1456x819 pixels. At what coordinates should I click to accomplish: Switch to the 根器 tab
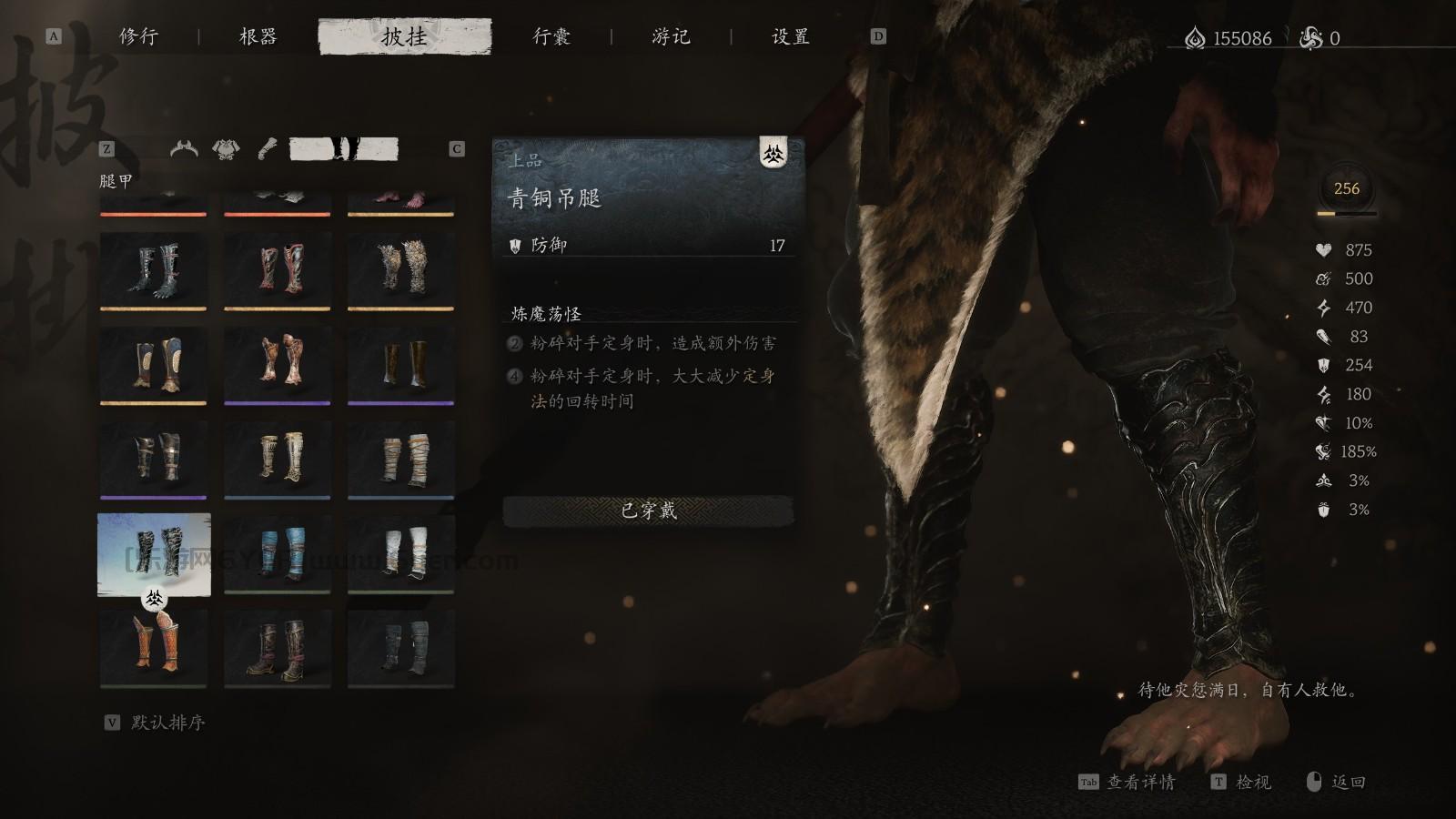pyautogui.click(x=259, y=36)
